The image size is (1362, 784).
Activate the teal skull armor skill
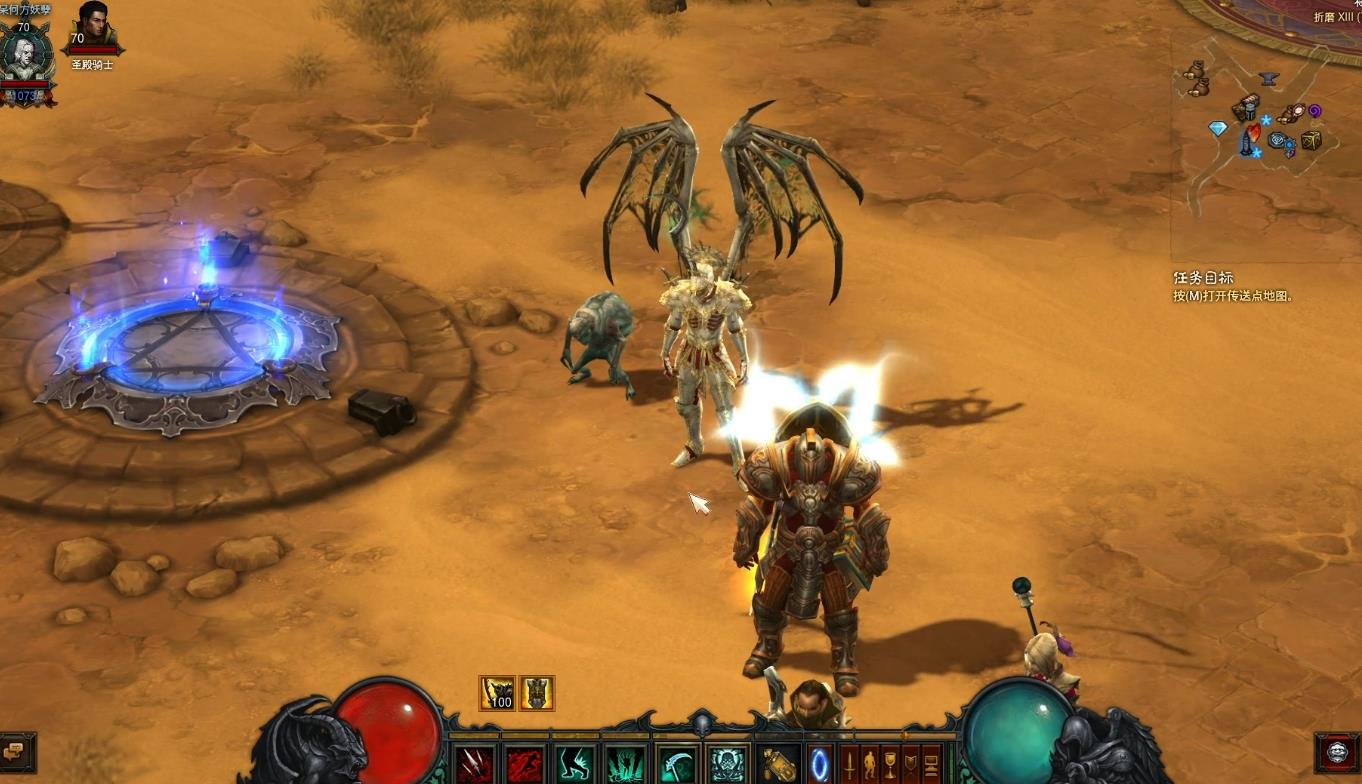click(x=727, y=765)
